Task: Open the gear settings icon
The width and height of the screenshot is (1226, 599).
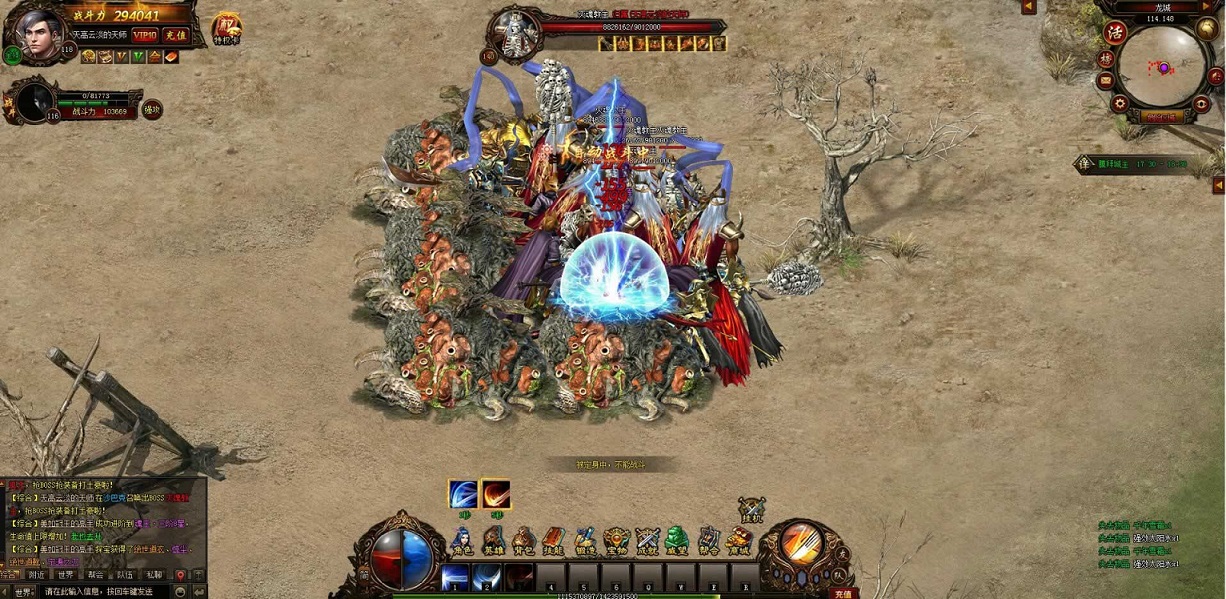Action: [1120, 103]
